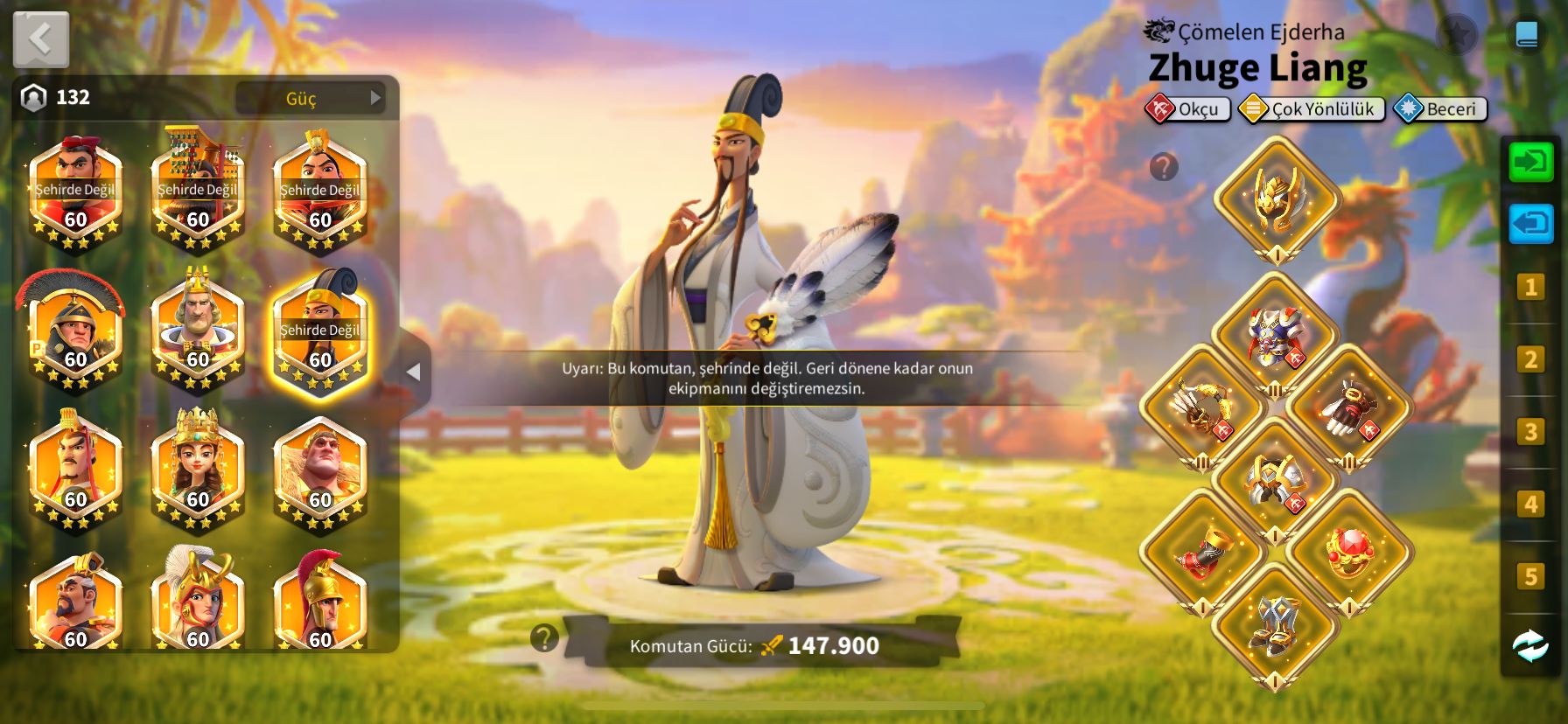The image size is (1568, 724).
Task: Select the golden bow weapon slot
Action: click(1202, 407)
